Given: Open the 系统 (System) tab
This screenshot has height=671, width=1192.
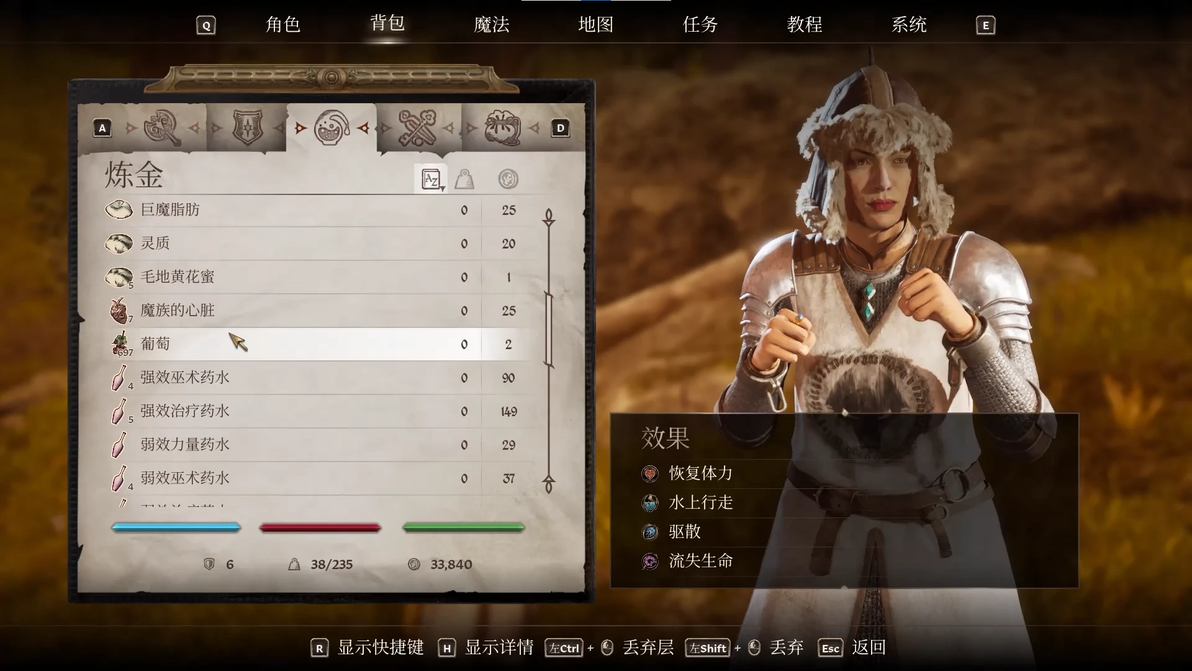Looking at the screenshot, I should [908, 24].
